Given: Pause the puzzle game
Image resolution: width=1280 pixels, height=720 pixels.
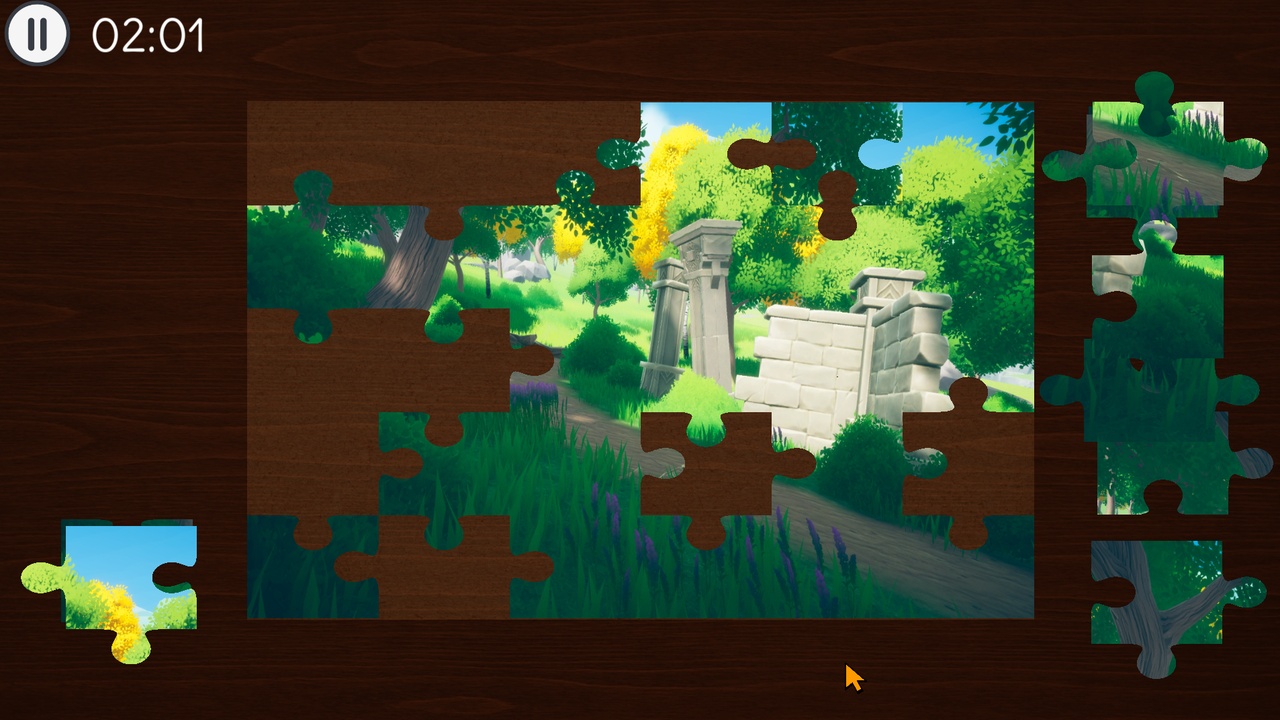Looking at the screenshot, I should (37, 35).
